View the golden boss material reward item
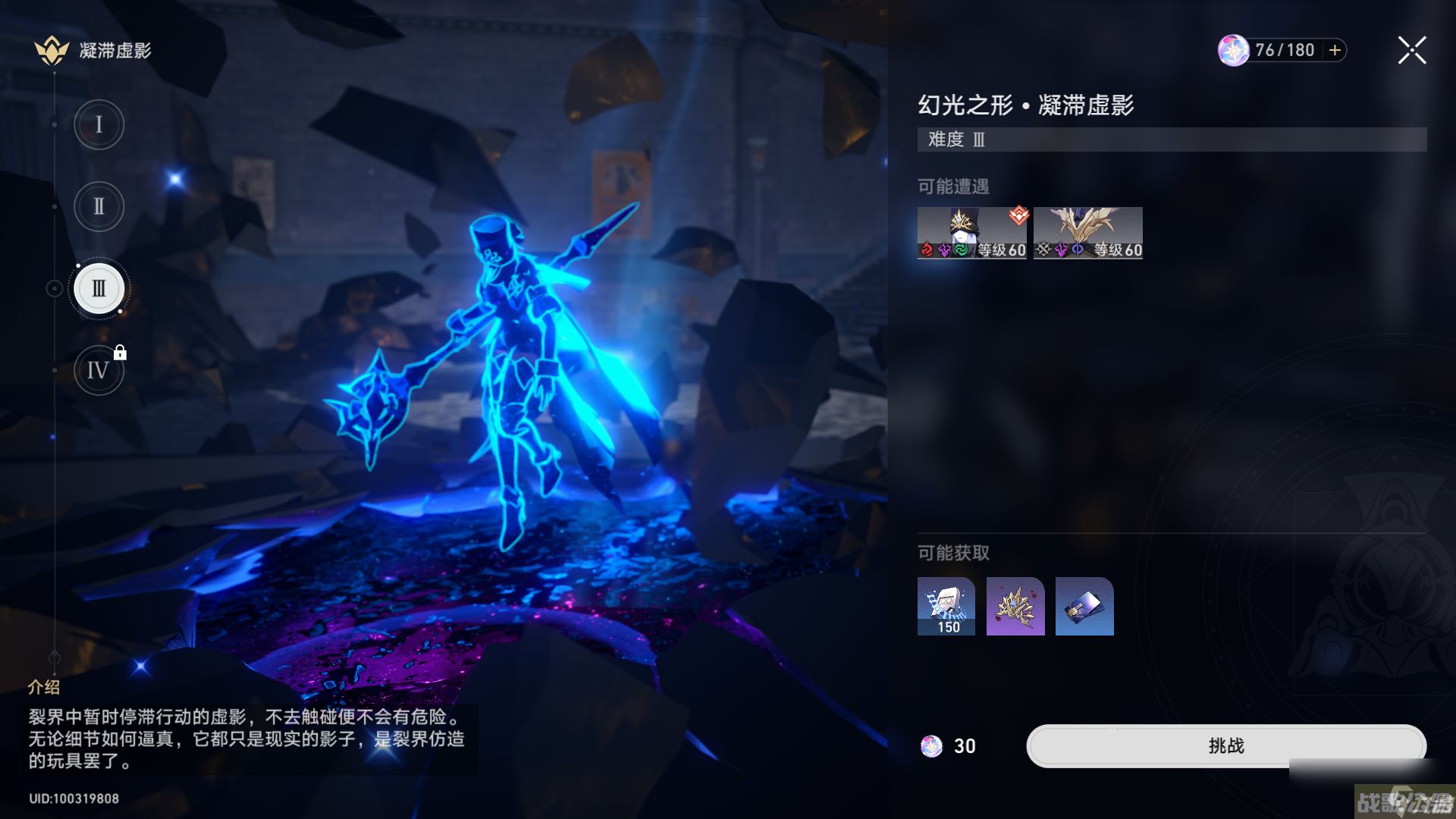The height and width of the screenshot is (819, 1456). (1015, 607)
